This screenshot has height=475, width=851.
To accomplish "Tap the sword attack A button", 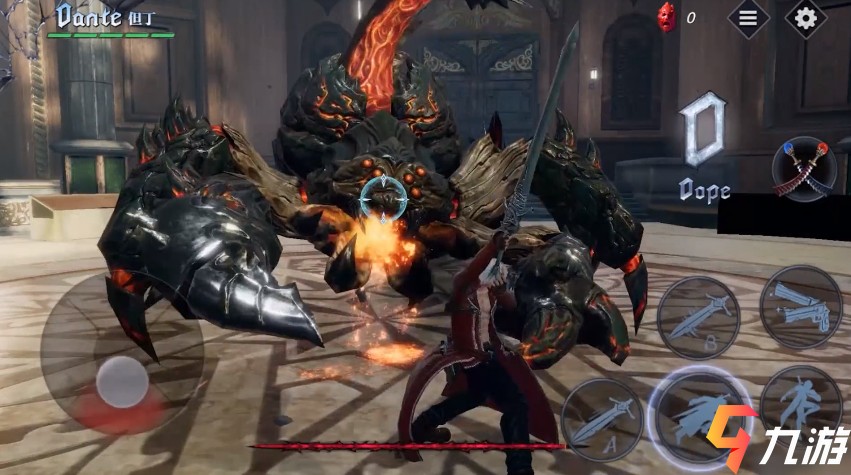I will [x=599, y=414].
